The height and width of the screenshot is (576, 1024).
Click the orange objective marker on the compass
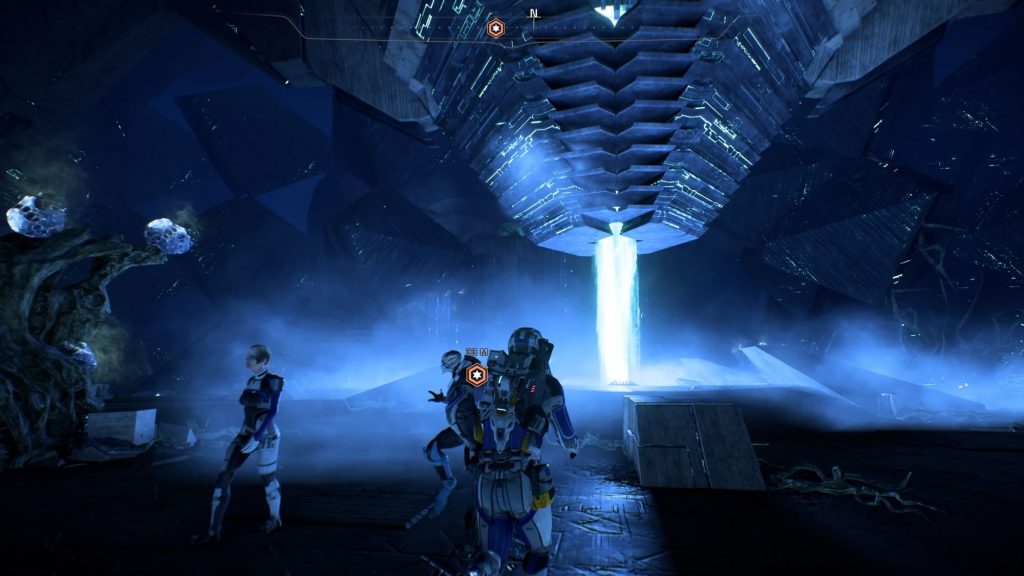click(x=495, y=28)
